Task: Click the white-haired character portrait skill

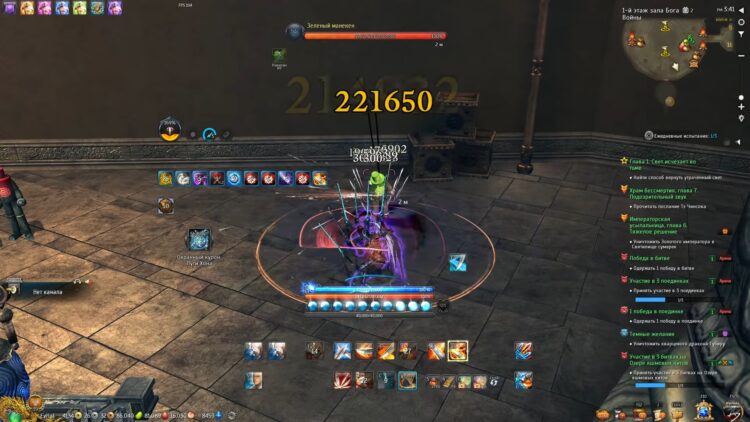Action: click(254, 380)
